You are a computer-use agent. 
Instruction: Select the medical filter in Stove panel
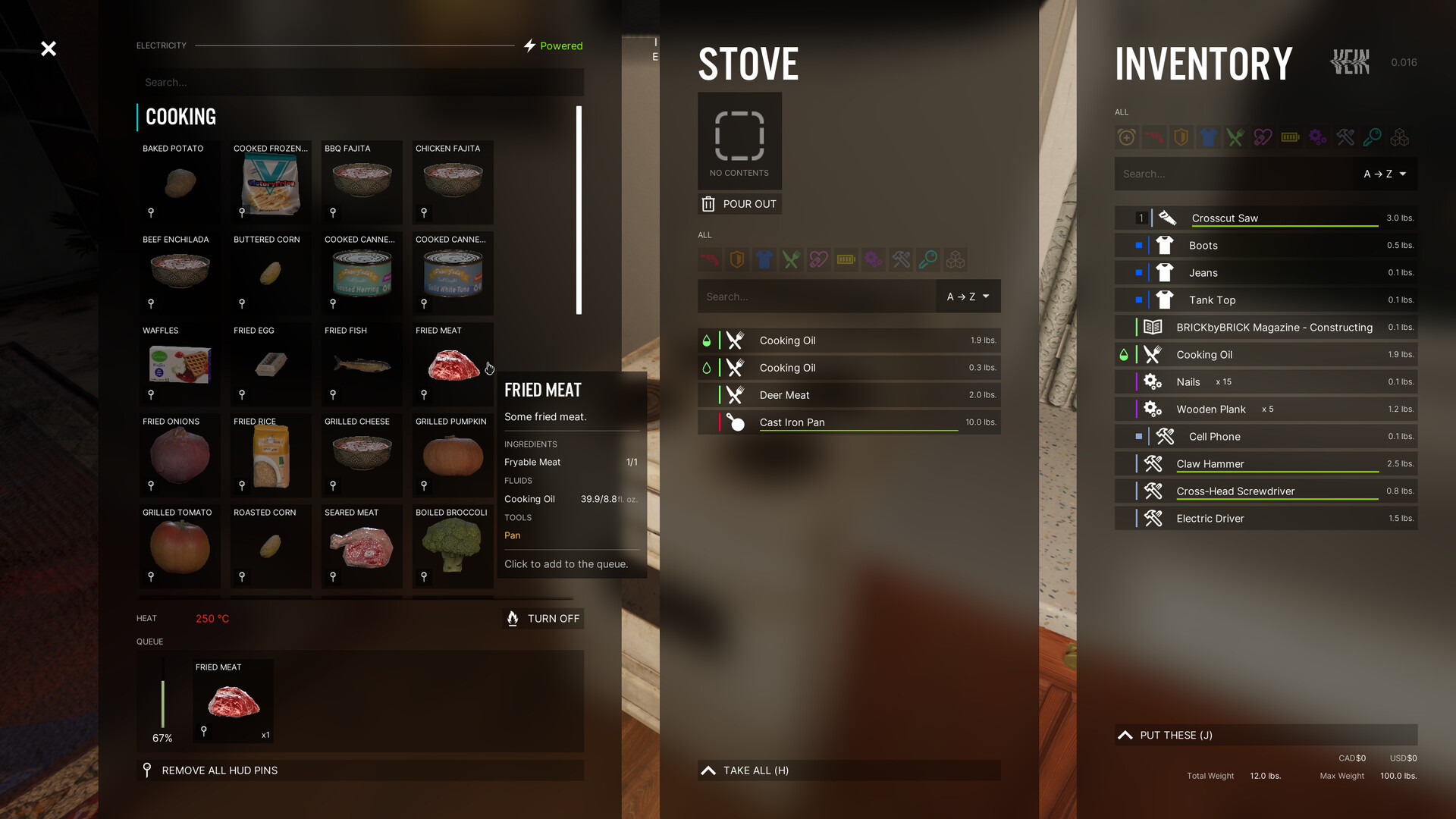click(818, 259)
